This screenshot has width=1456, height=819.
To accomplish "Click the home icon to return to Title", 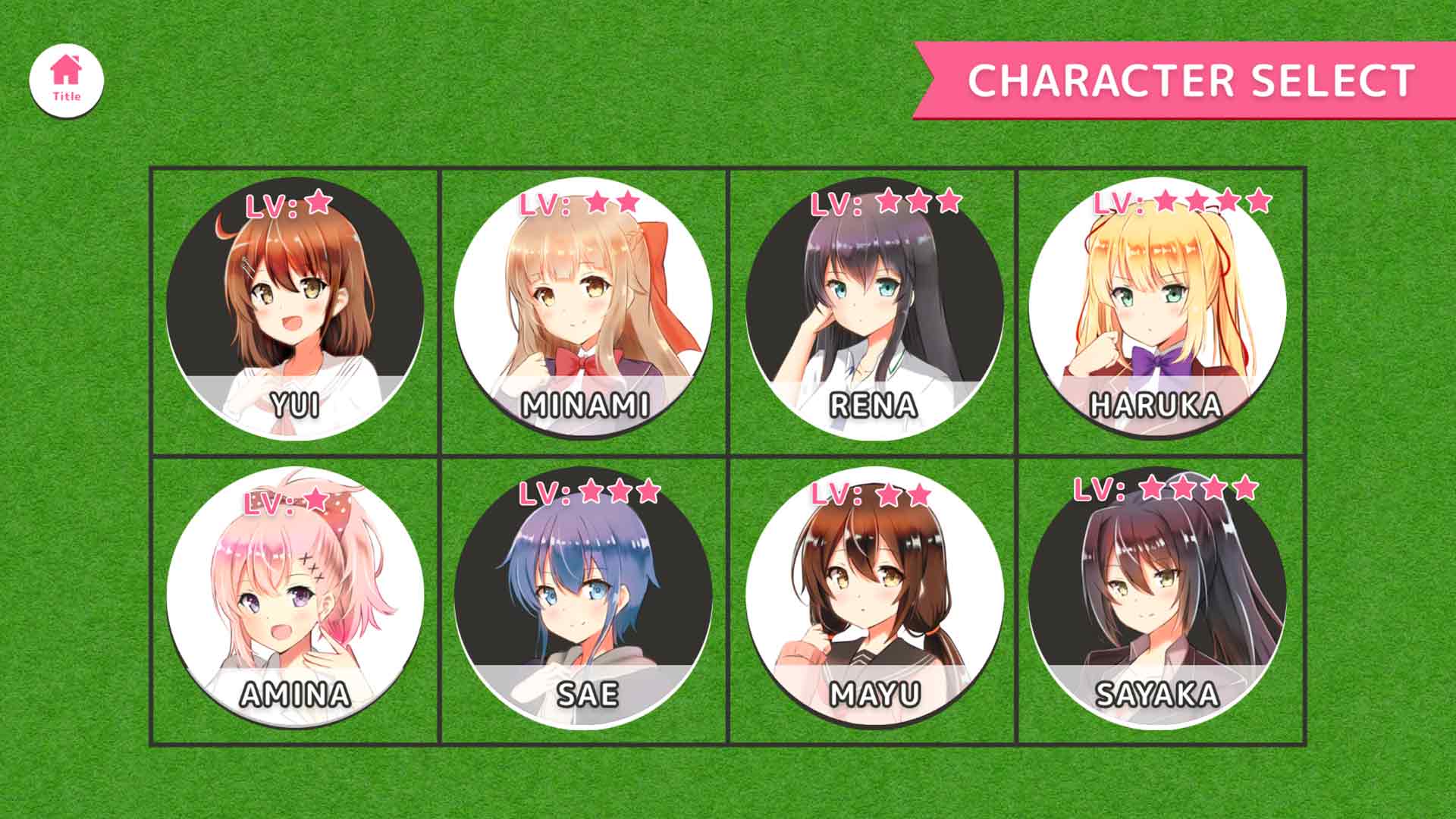I will (x=65, y=70).
